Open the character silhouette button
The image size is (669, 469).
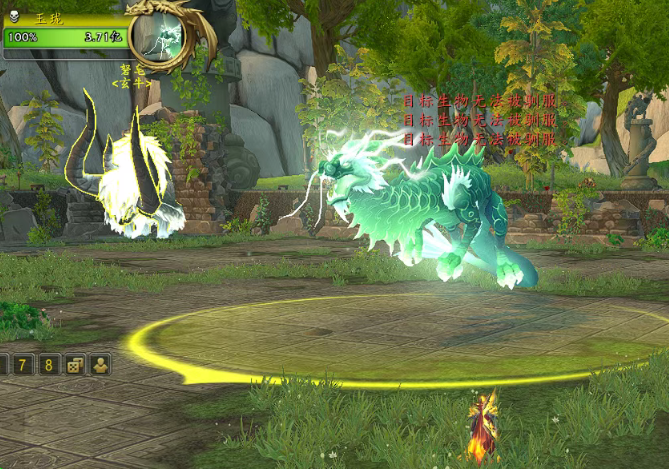coord(100,365)
